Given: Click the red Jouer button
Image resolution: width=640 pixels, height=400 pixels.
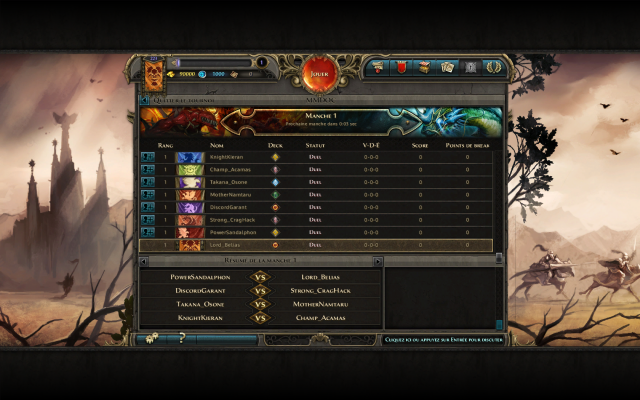Looking at the screenshot, I should 320,73.
